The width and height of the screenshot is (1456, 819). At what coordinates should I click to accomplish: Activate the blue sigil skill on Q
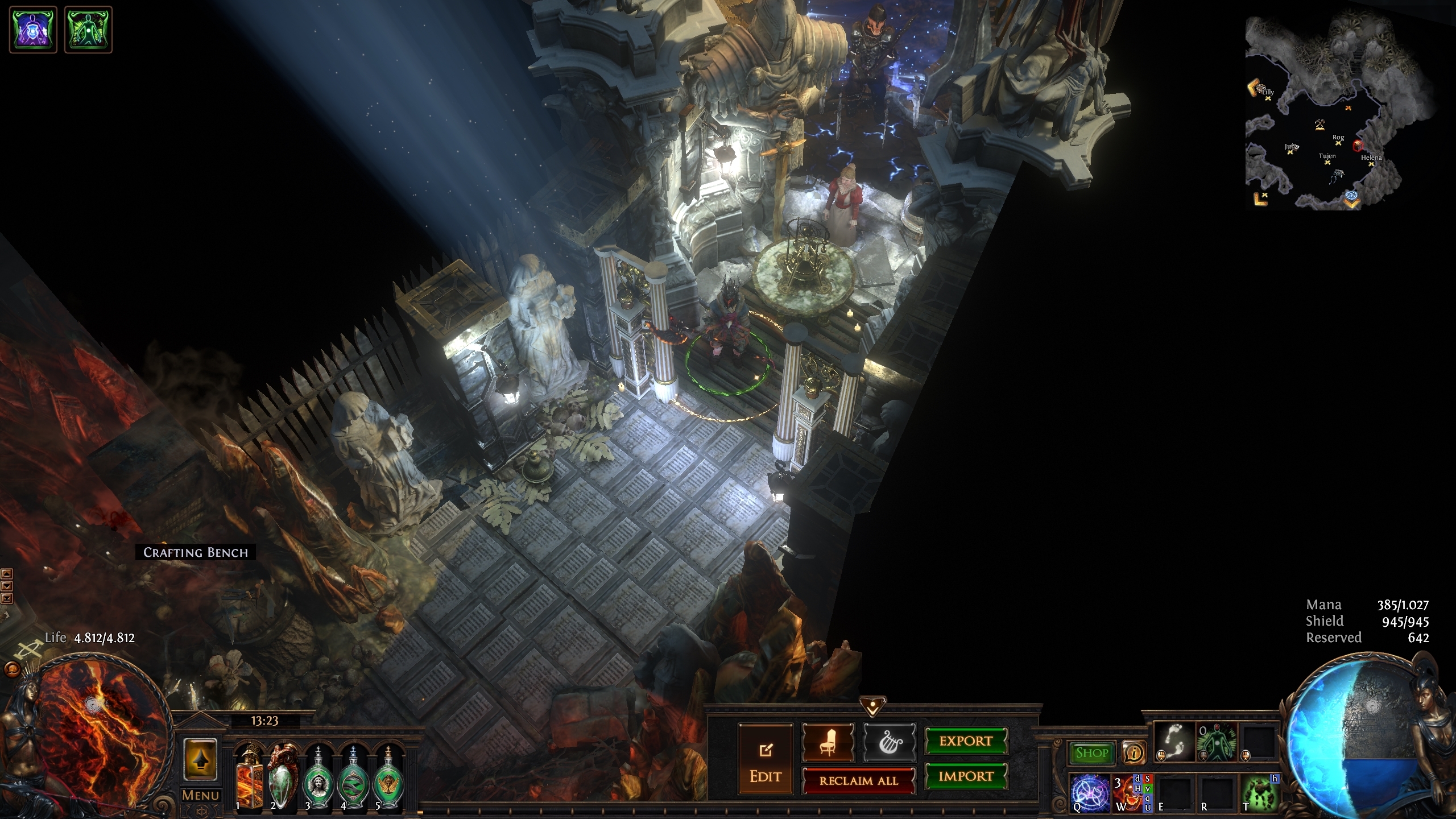[x=1090, y=792]
